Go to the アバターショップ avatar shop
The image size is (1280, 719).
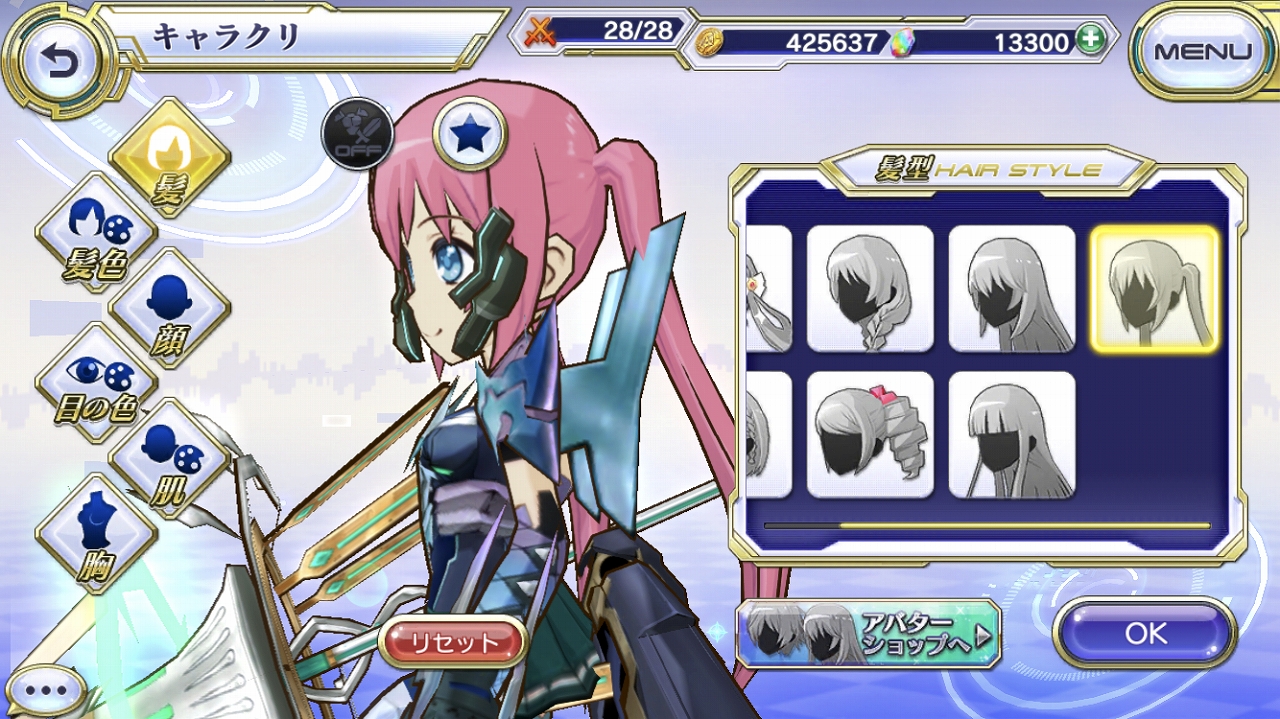click(868, 634)
